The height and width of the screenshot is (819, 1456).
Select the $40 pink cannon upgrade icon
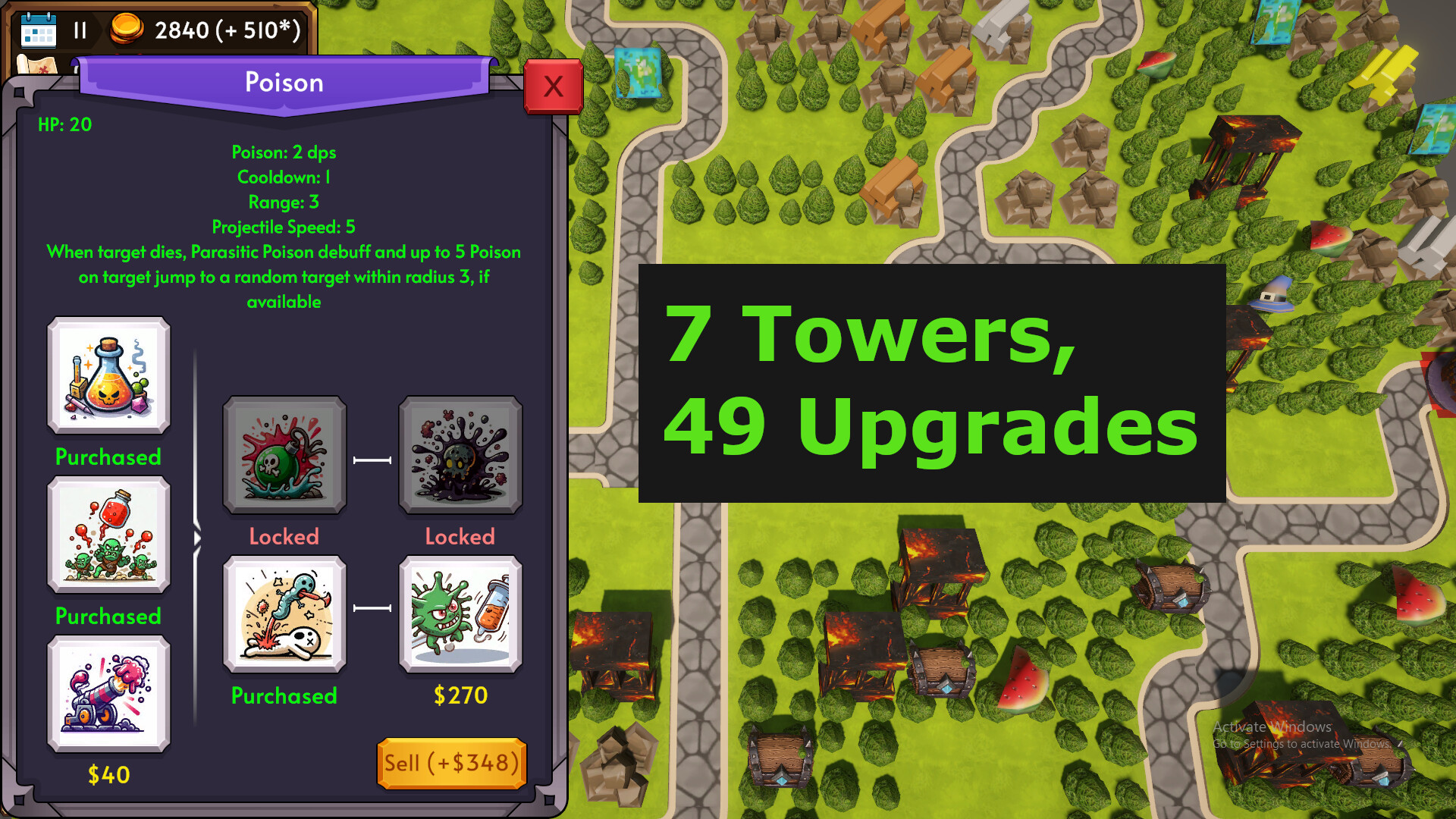click(x=108, y=695)
